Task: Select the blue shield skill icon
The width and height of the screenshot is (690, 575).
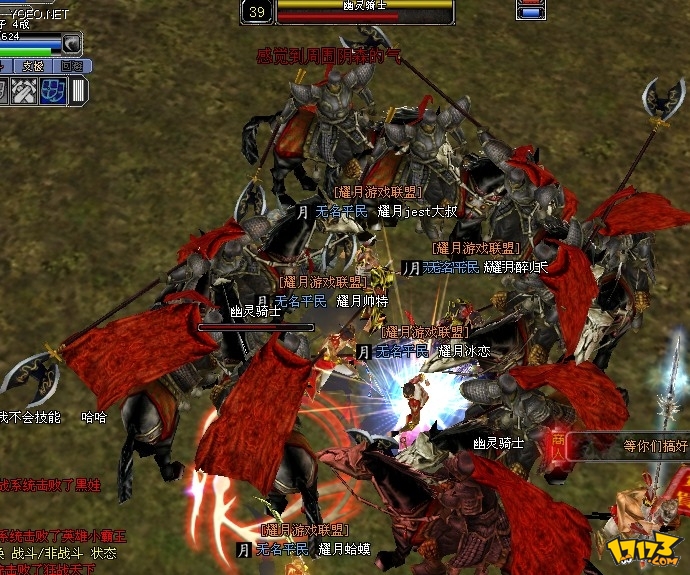Action: [x=53, y=91]
